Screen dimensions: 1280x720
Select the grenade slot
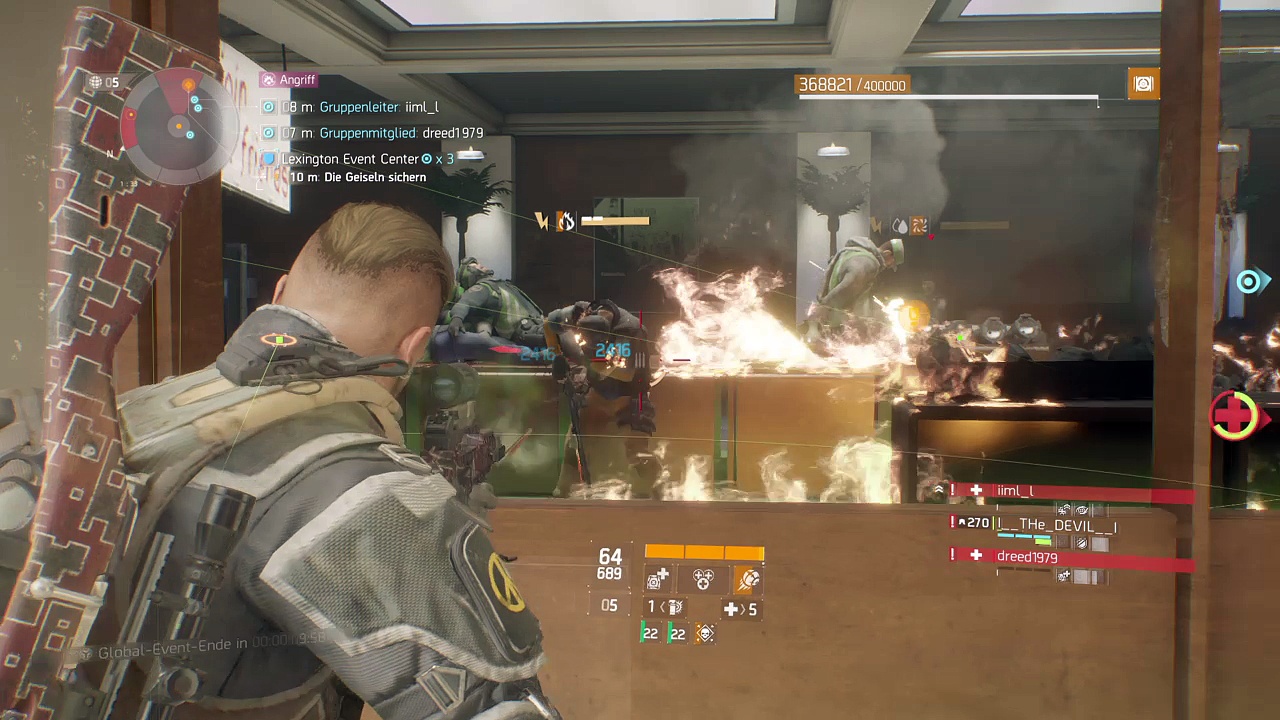(x=668, y=607)
